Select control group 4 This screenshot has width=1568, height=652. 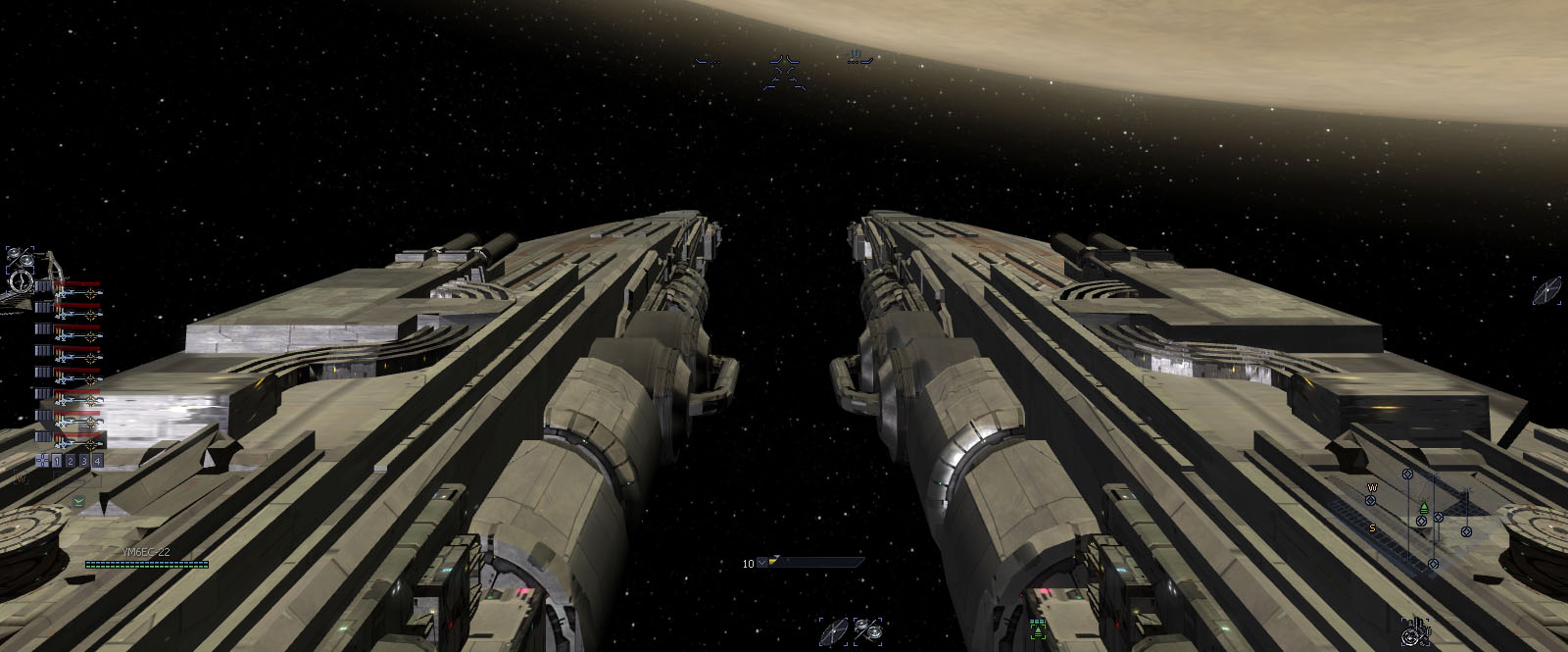tap(98, 461)
